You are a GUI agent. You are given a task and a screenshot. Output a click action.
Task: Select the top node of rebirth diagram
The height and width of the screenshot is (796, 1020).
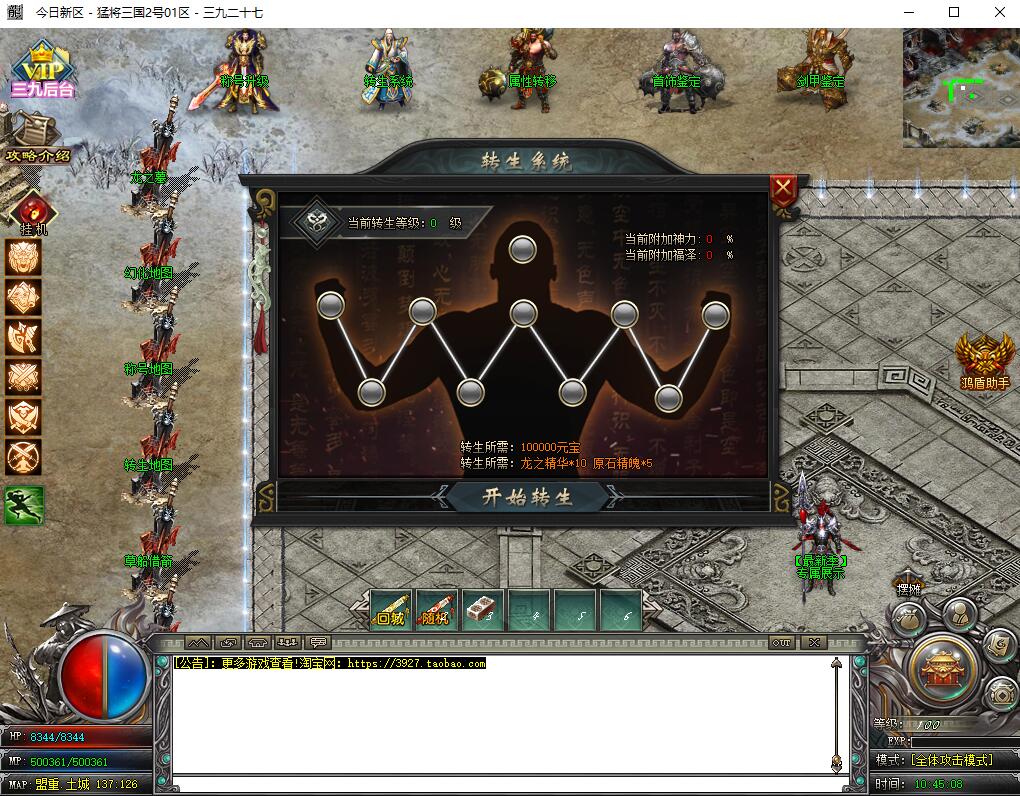pos(522,250)
